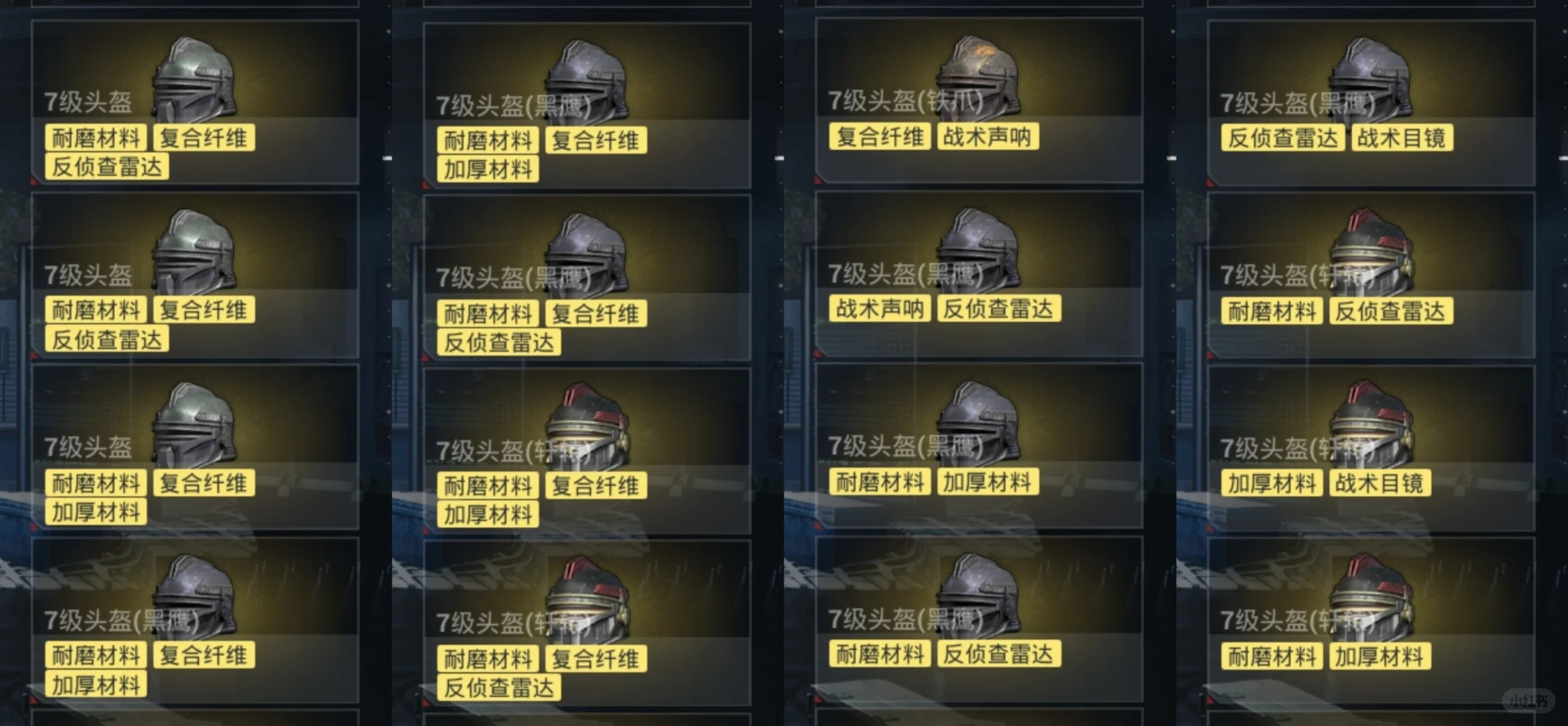Image resolution: width=1568 pixels, height=726 pixels.
Task: Click the 战术声呐 tag on 铁爪 helmet
Action: (987, 137)
